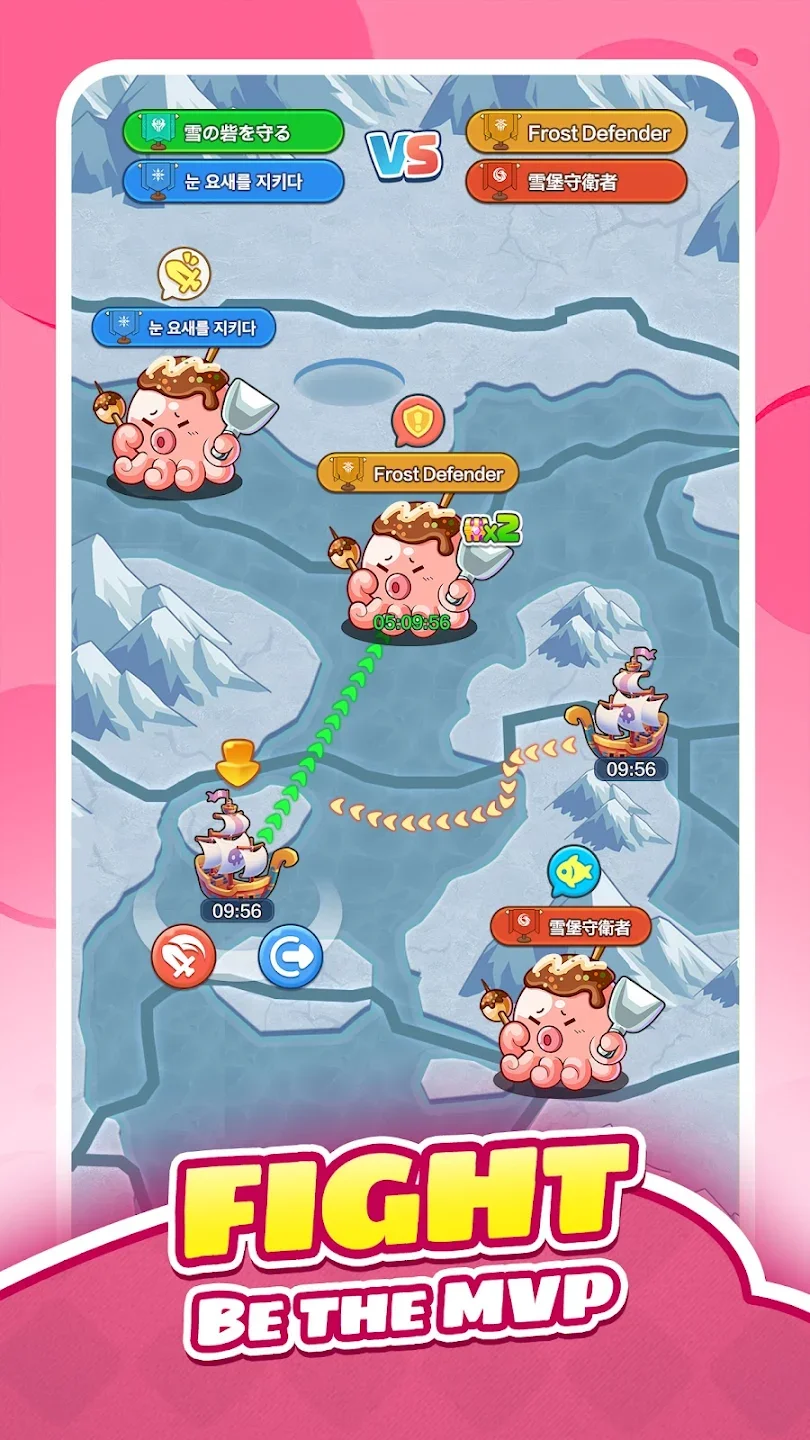Tap the blue fish speech bubble
Screen dimensions: 810x1440
573,872
